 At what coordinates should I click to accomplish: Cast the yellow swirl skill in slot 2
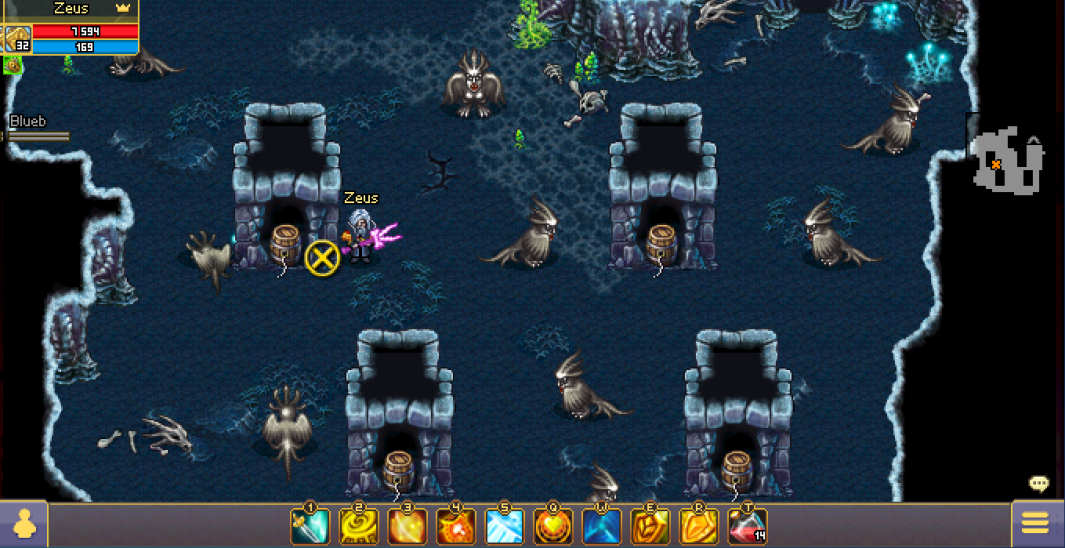(x=358, y=526)
